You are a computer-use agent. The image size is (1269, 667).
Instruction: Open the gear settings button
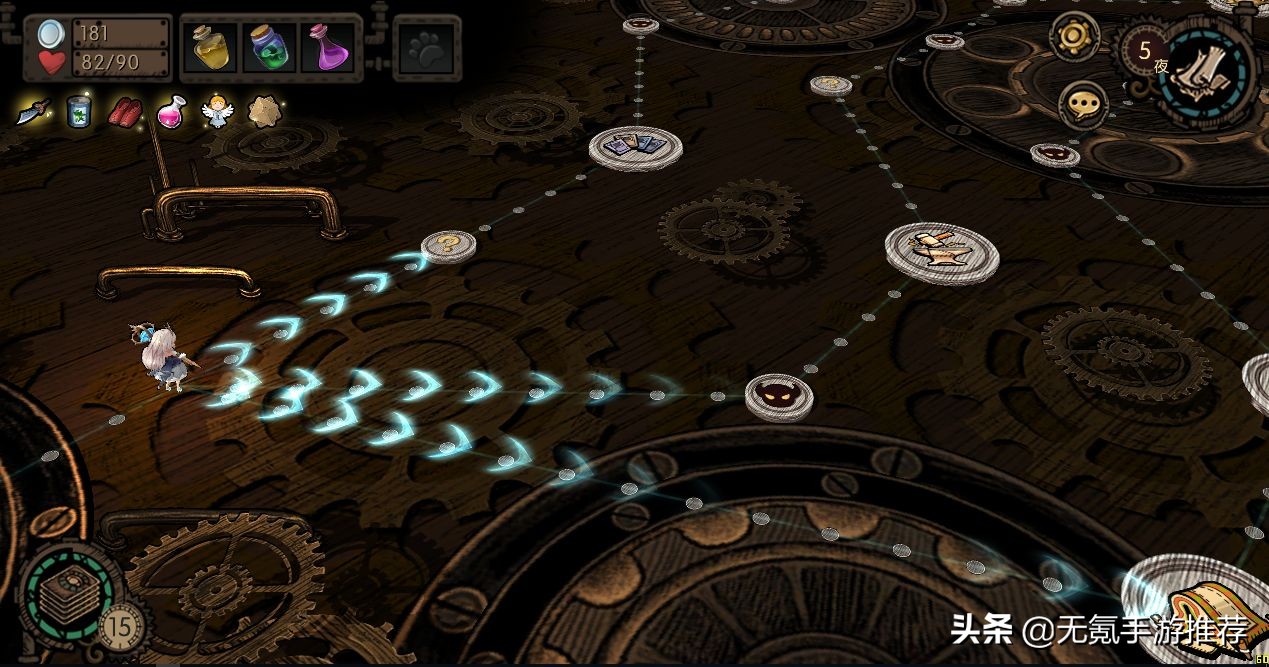click(1075, 37)
